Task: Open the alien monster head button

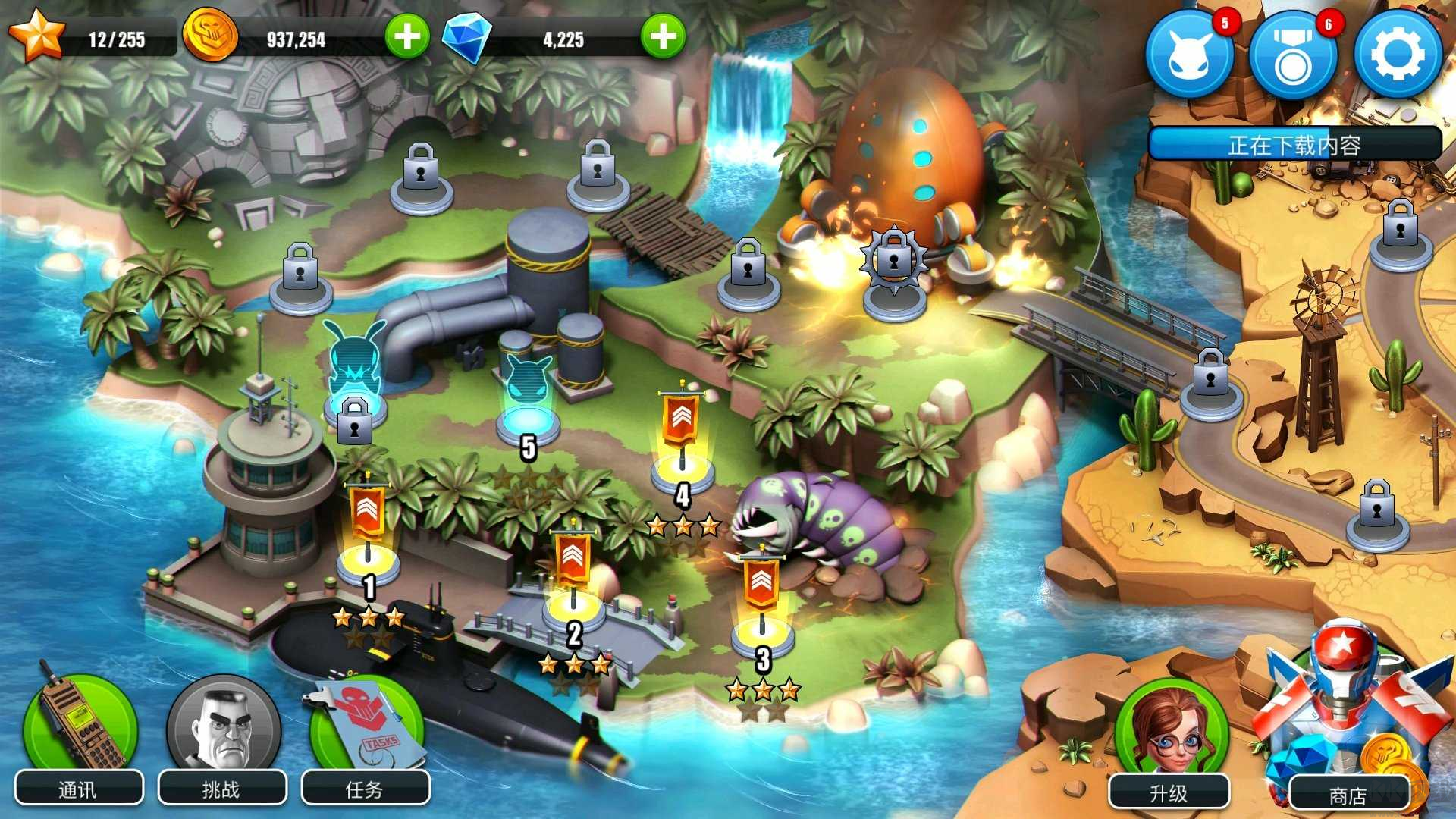Action: click(x=1188, y=55)
